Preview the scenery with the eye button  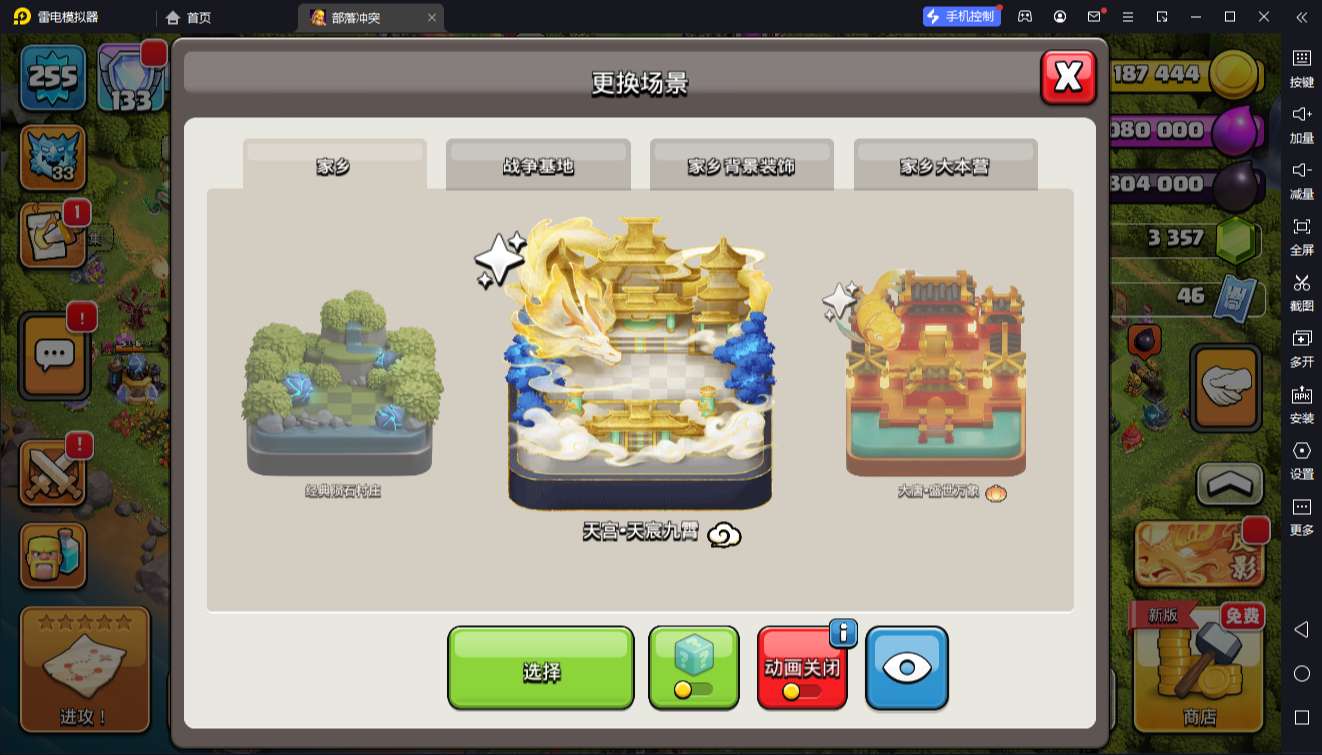[x=906, y=667]
